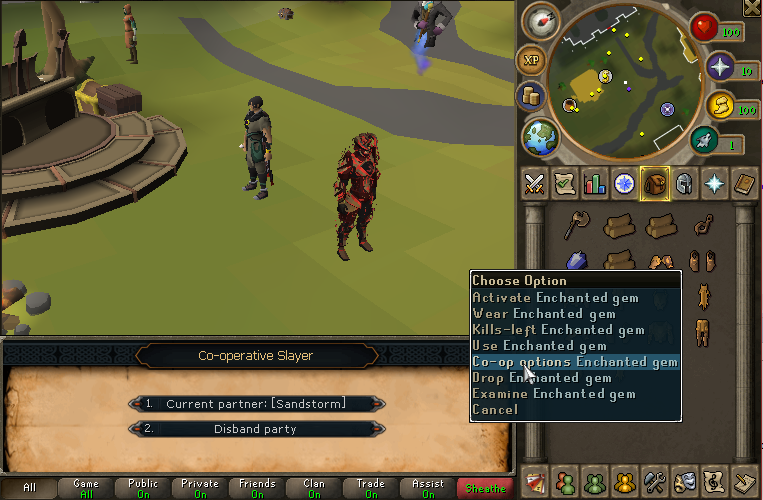Image resolution: width=763 pixels, height=500 pixels.
Task: Select Current partner: [Sandstorm] dialogue option
Action: (x=256, y=403)
